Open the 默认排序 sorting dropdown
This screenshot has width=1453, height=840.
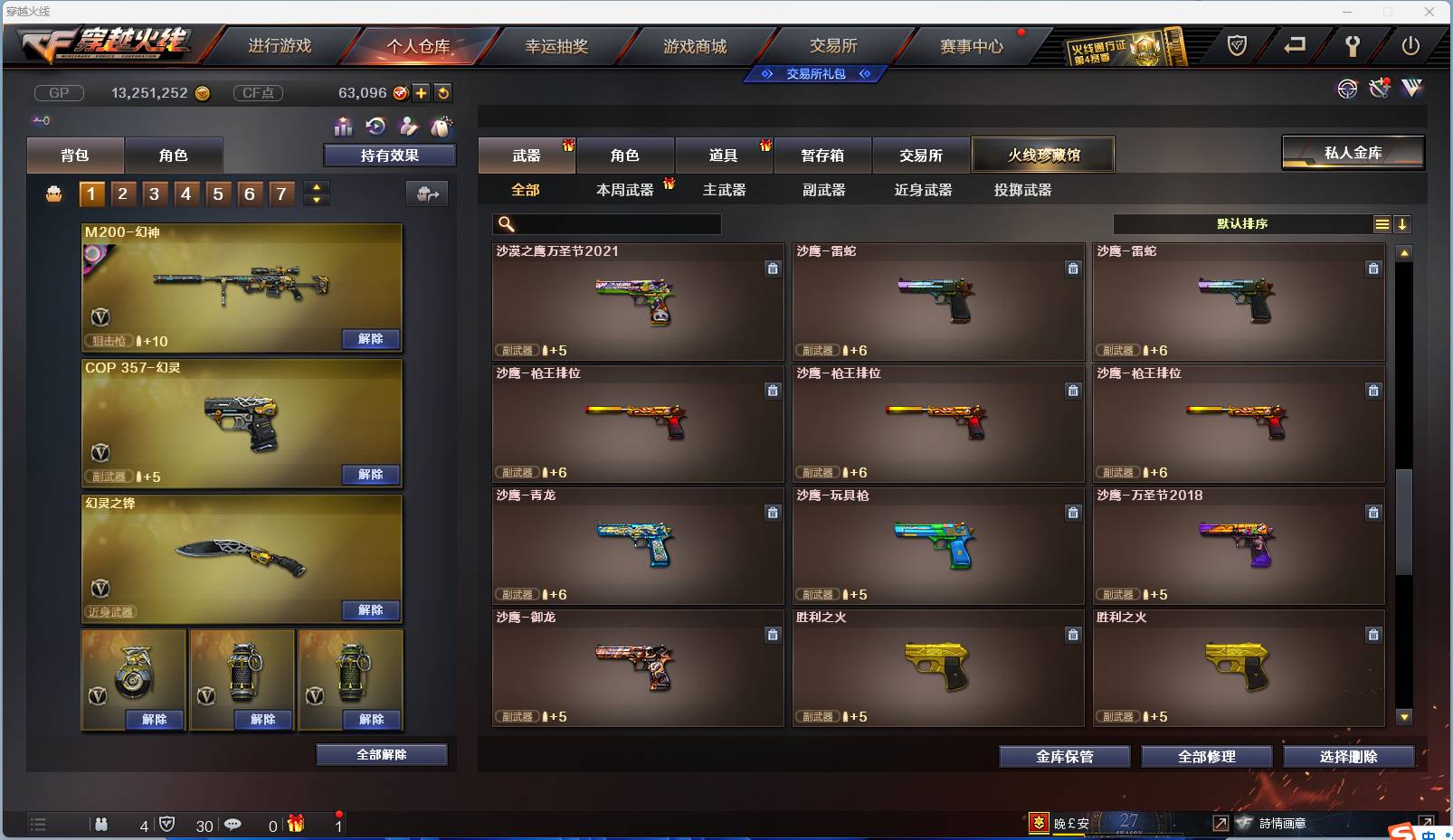point(1239,223)
